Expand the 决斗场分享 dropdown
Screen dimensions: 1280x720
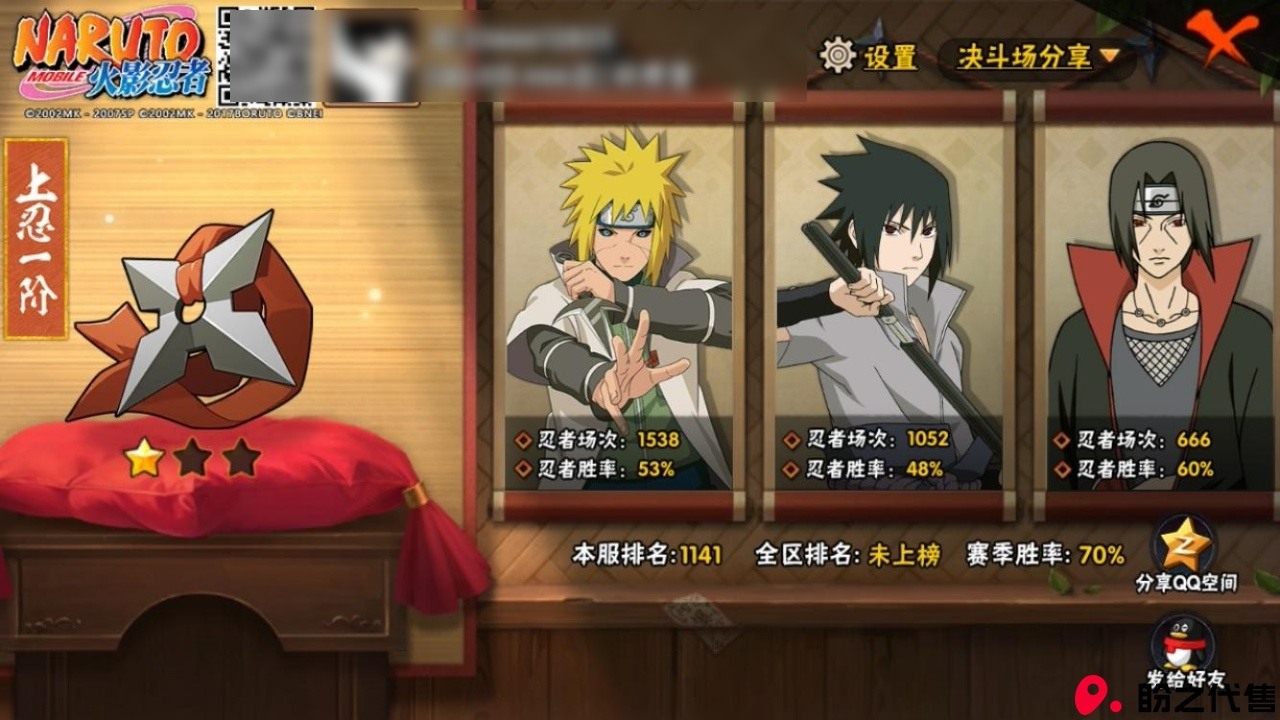pos(1036,57)
